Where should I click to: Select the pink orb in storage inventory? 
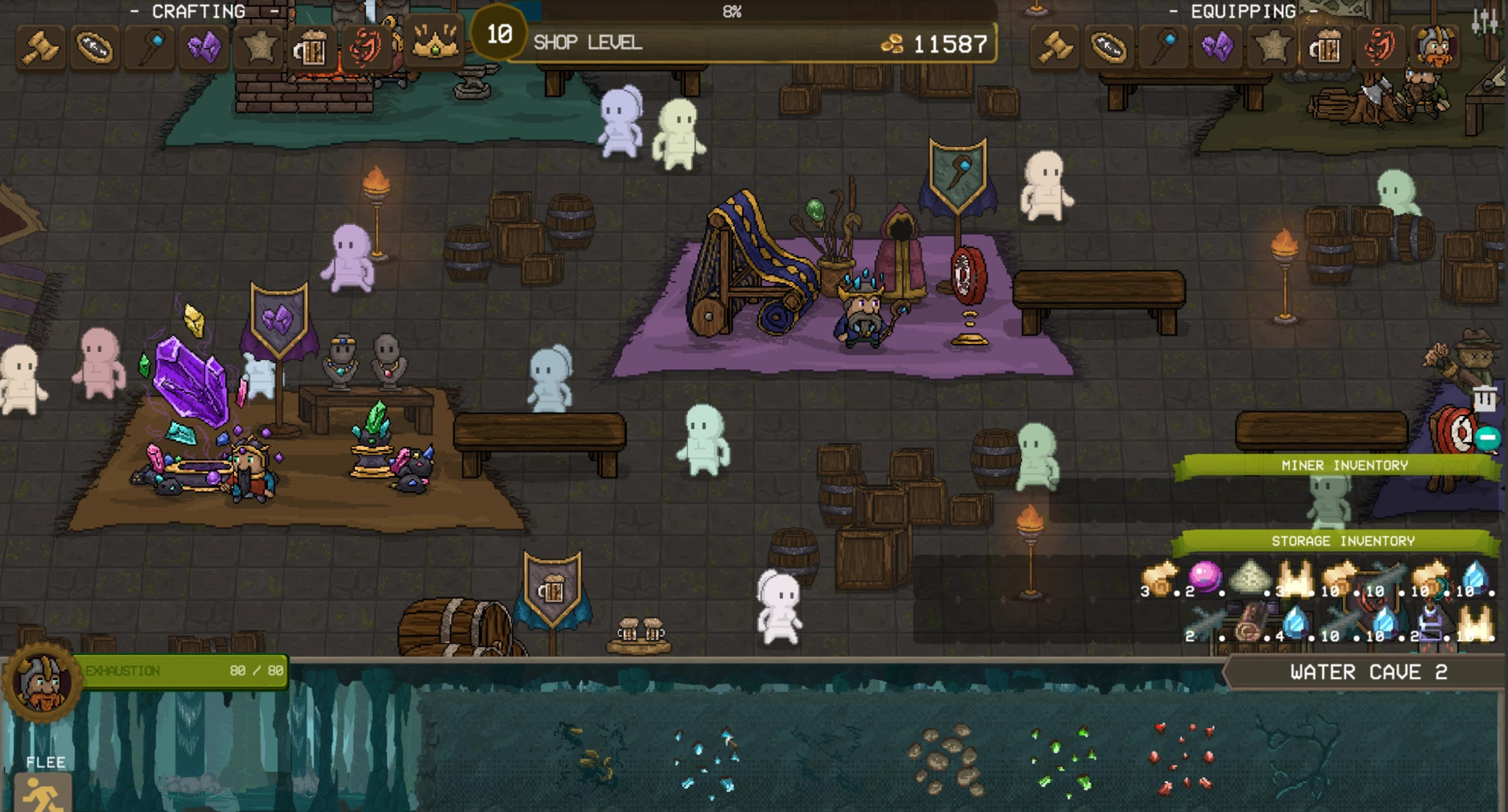1205,577
